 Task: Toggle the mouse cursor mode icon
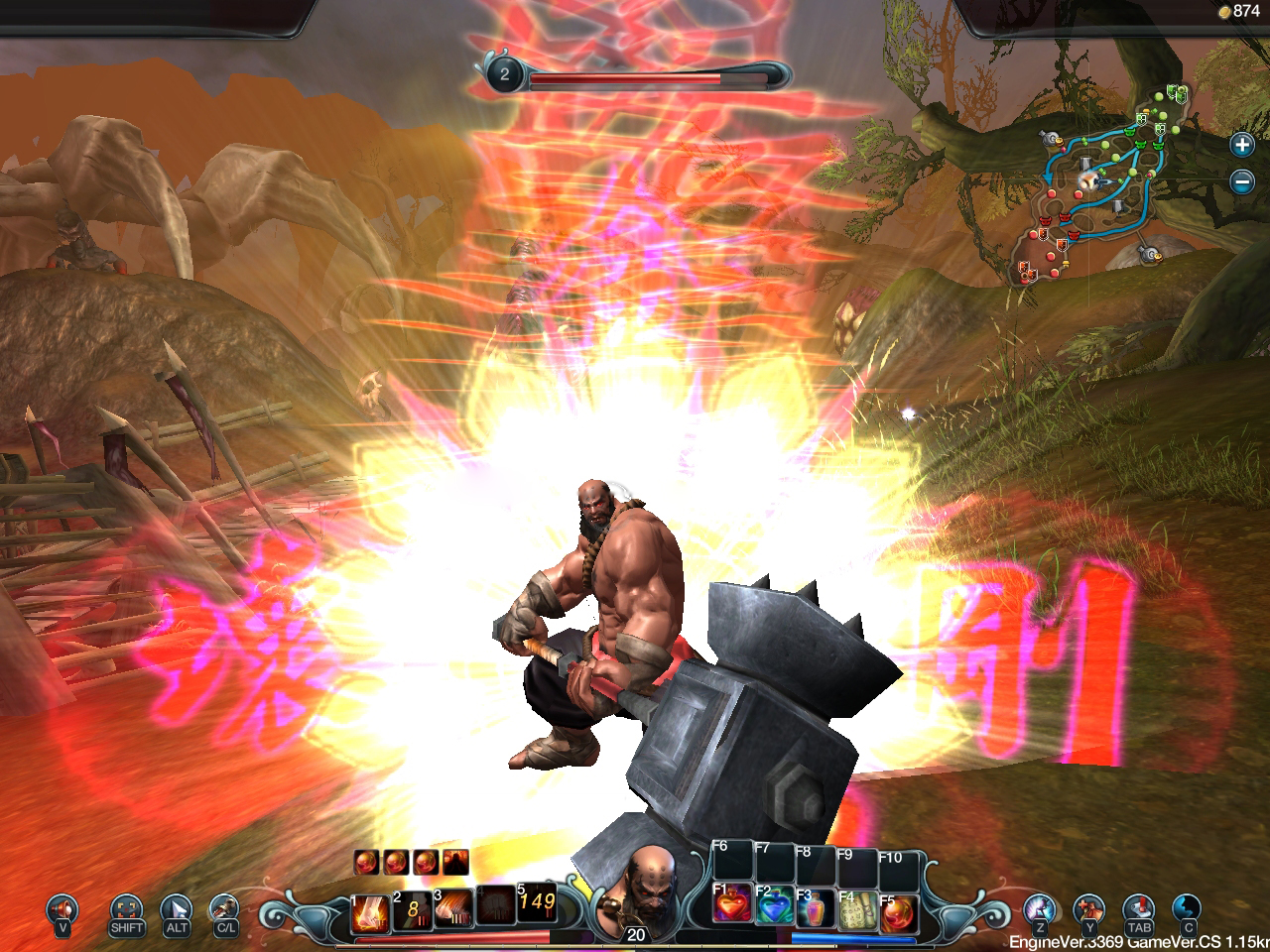177,908
